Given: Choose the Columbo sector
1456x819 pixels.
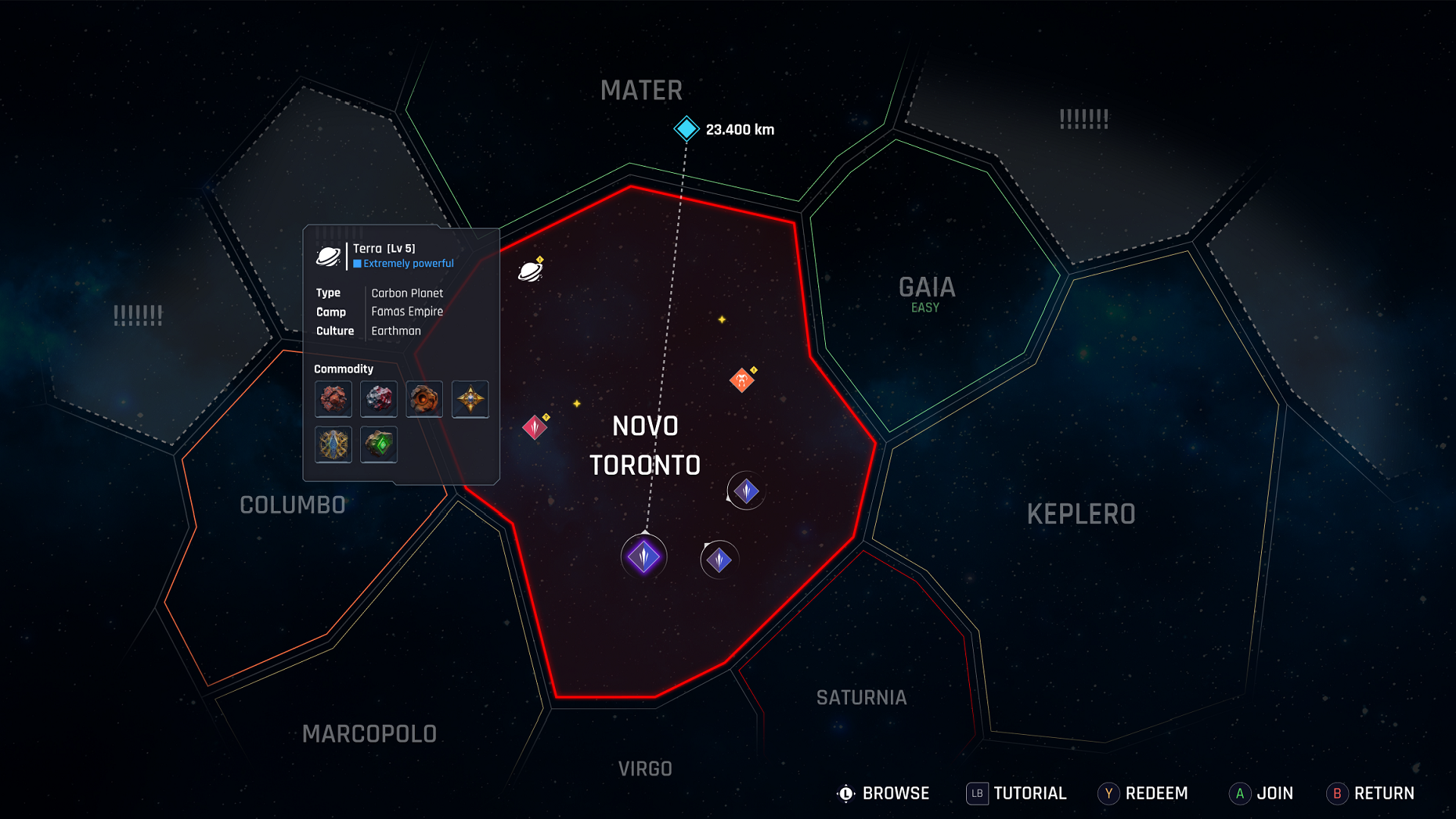Looking at the screenshot, I should click(293, 505).
